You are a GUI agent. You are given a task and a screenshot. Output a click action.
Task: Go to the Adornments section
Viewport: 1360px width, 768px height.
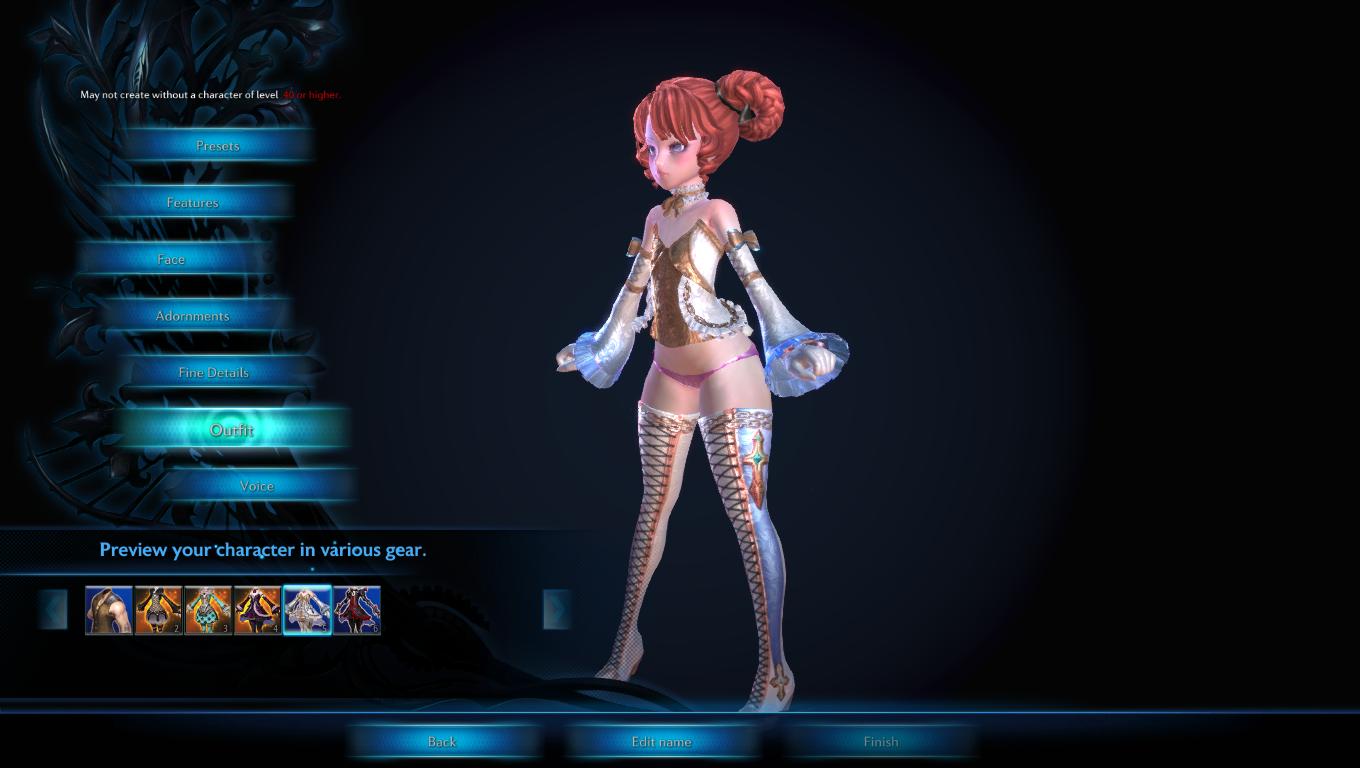click(x=192, y=316)
